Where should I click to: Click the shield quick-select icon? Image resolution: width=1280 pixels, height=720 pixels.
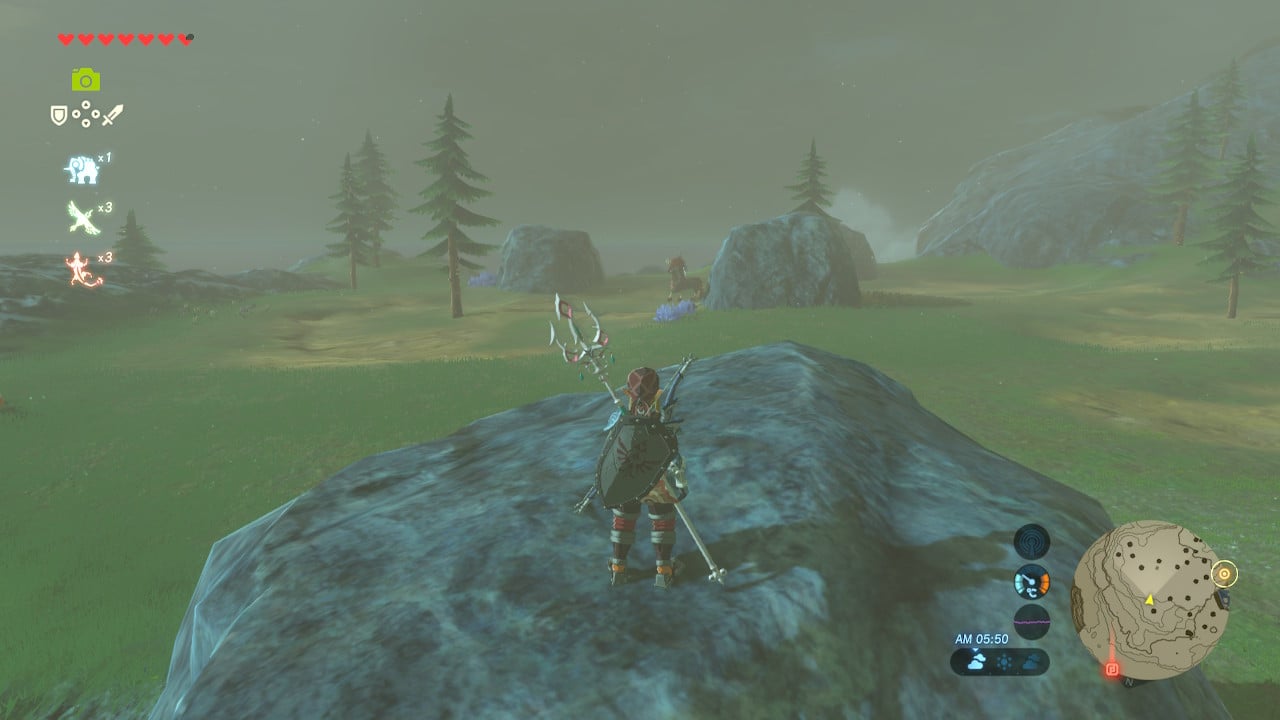point(59,115)
